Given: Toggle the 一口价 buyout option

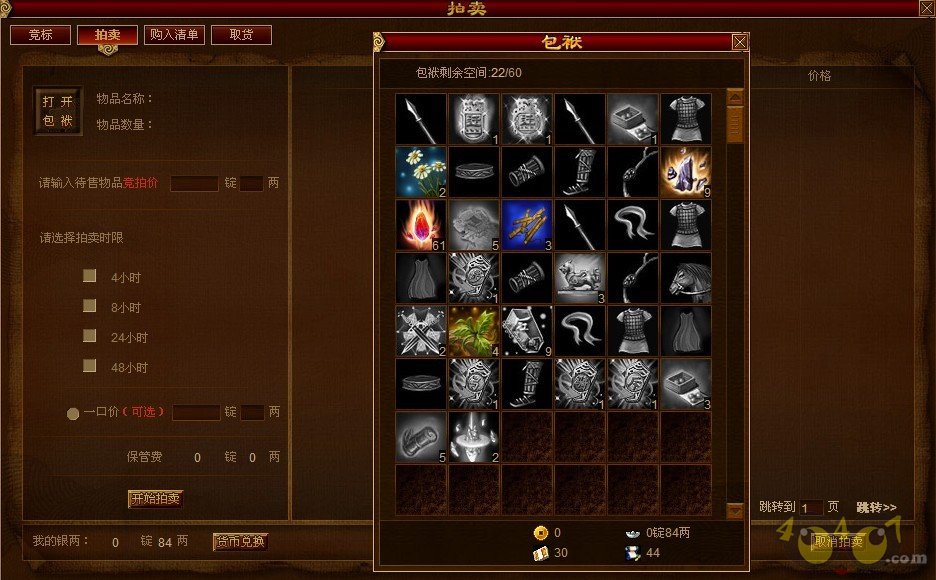Looking at the screenshot, I should click(73, 413).
